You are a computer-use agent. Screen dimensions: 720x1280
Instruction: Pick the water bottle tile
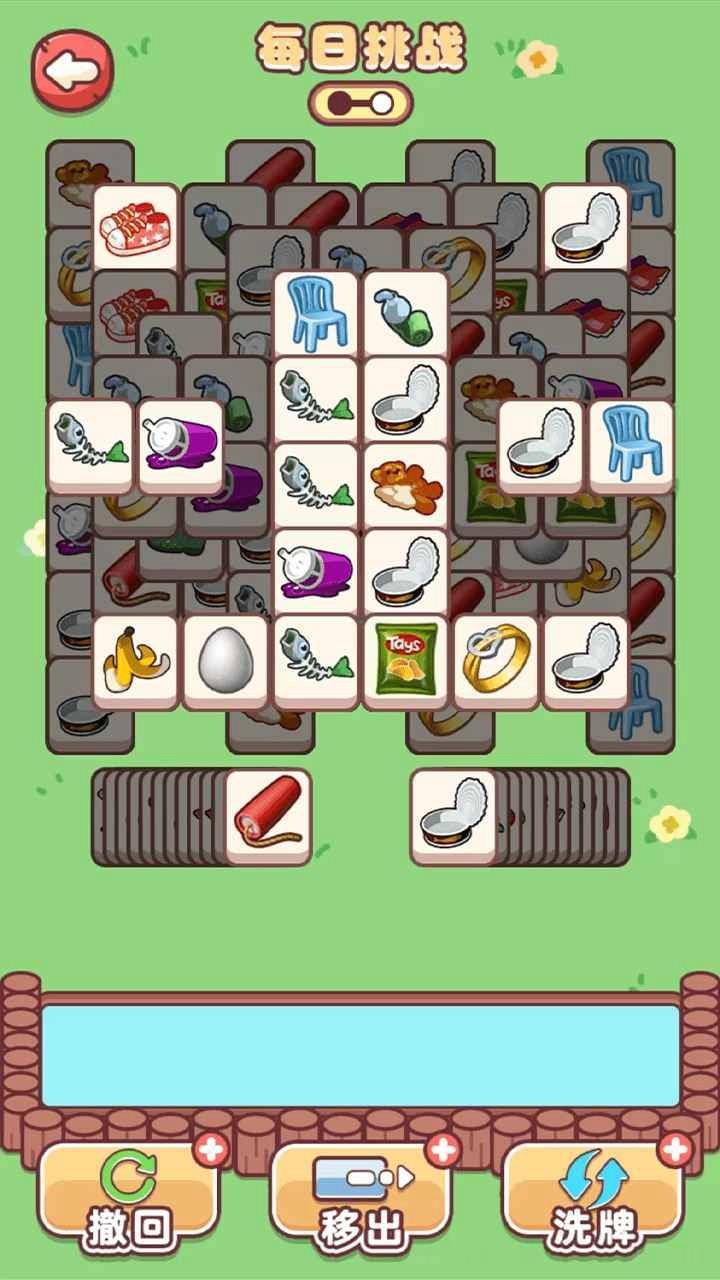[405, 313]
